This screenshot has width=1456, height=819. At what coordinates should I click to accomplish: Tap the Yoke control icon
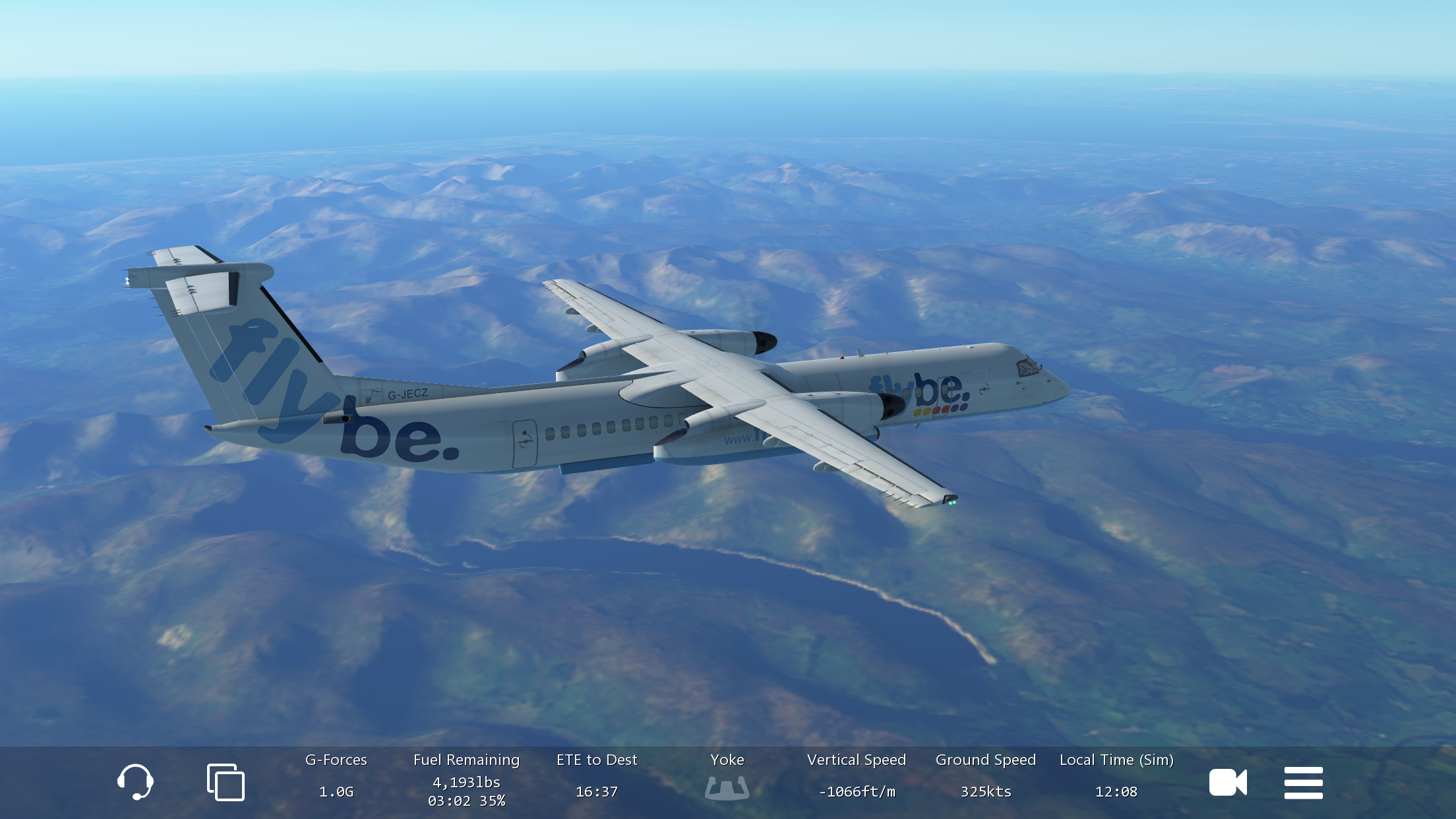(727, 787)
